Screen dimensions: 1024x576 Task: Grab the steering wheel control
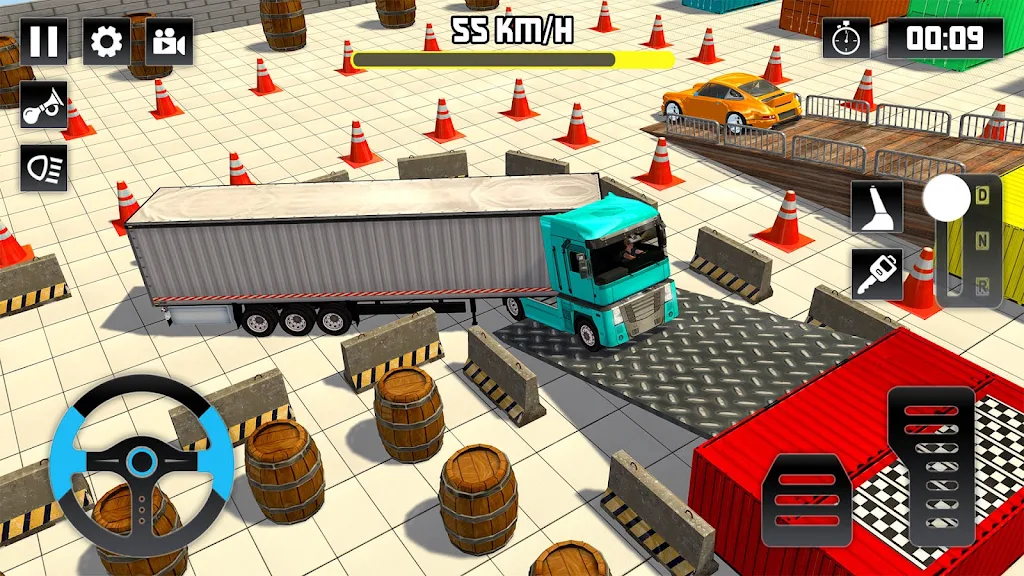click(141, 463)
